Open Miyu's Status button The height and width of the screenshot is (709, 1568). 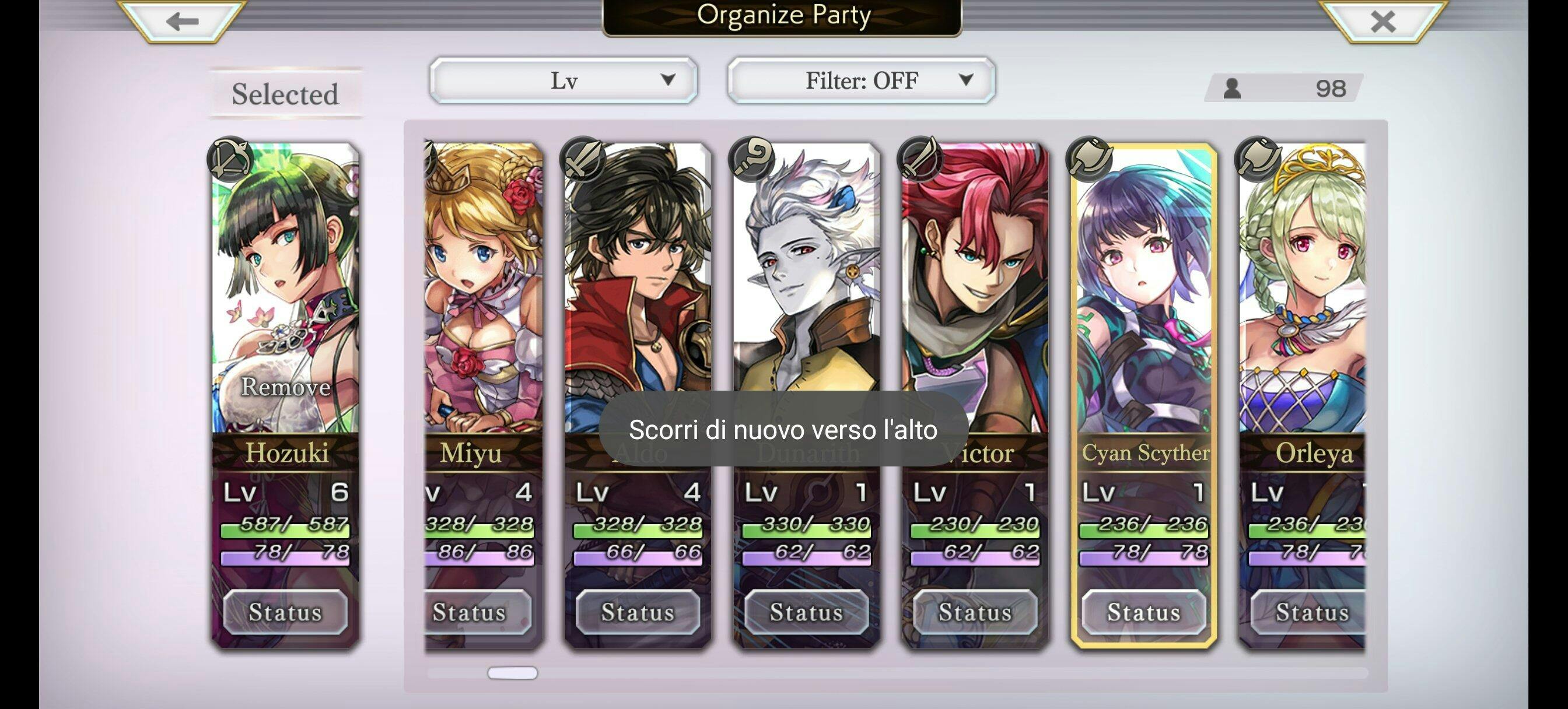pos(470,612)
